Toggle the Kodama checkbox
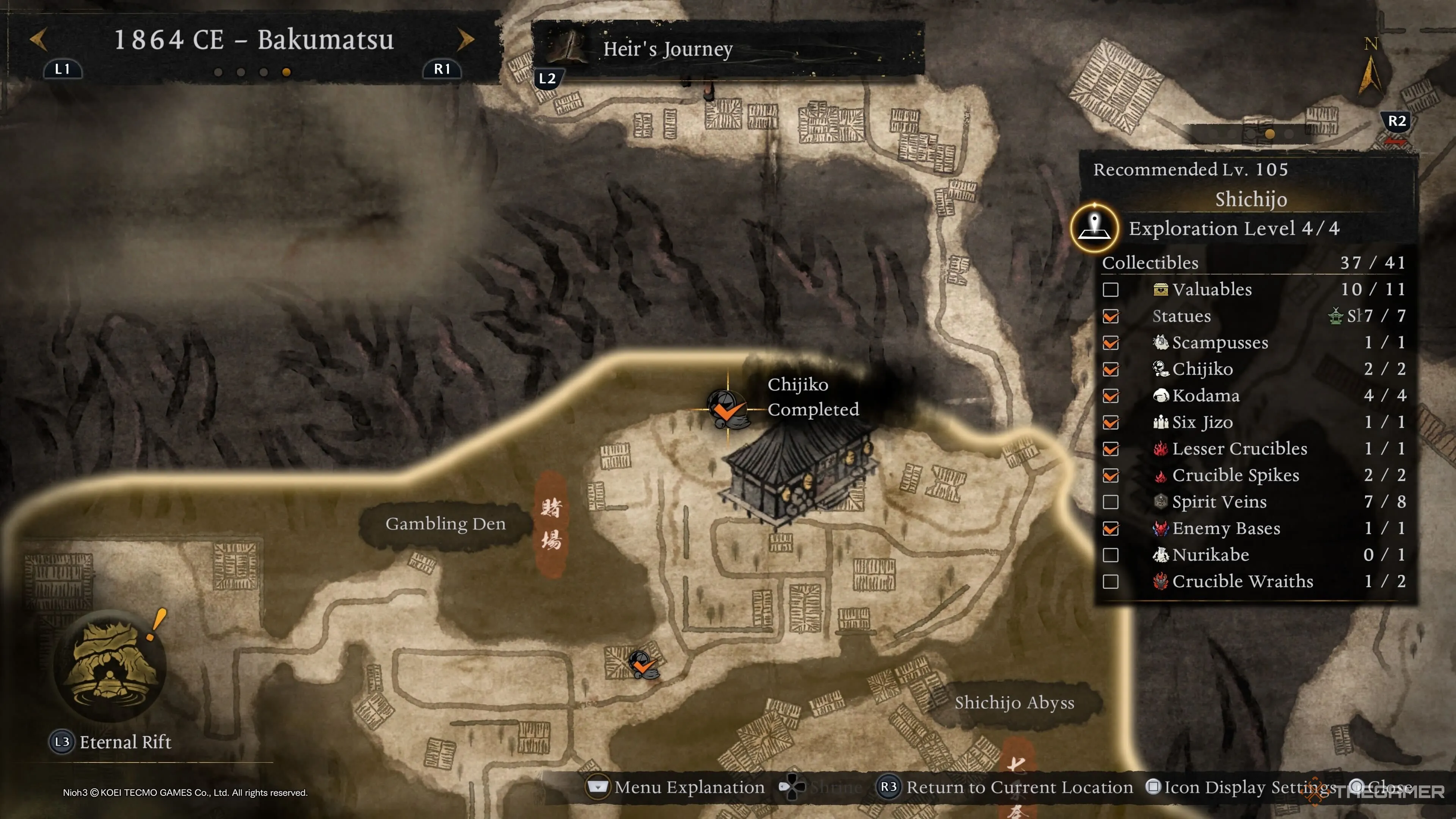The width and height of the screenshot is (1456, 819). coord(1110,395)
